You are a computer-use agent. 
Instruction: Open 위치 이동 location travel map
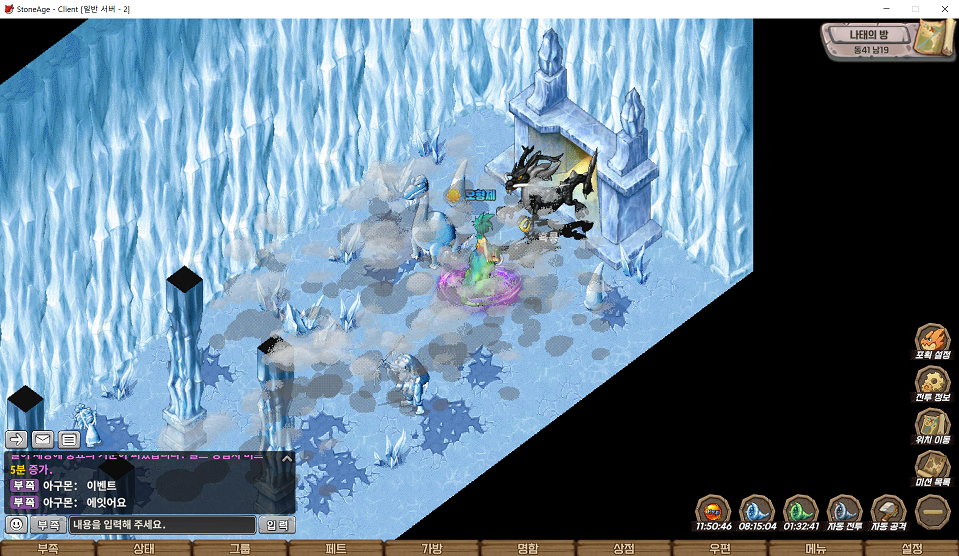coord(932,426)
